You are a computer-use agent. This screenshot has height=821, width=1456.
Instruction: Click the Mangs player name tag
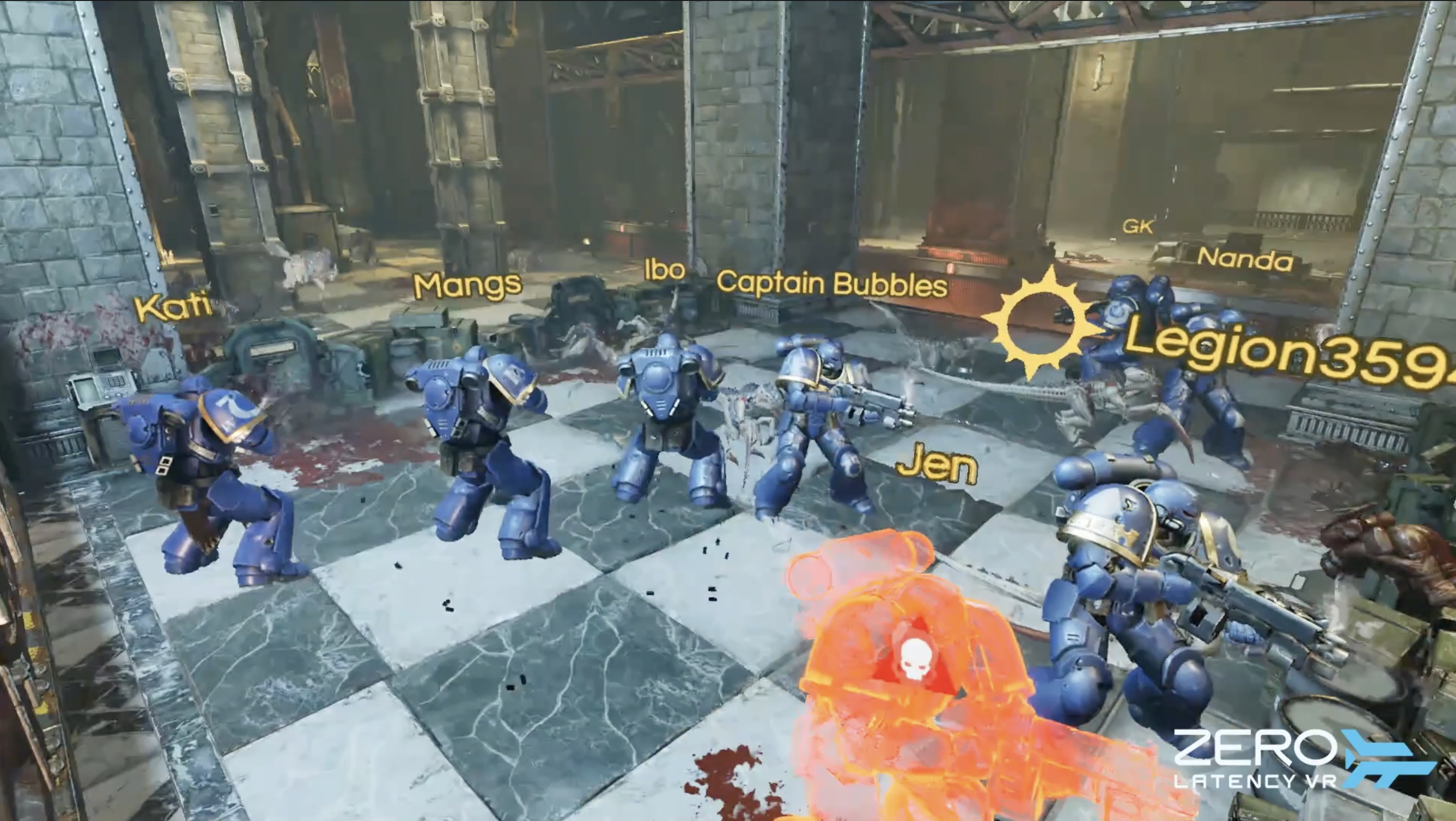(x=467, y=285)
